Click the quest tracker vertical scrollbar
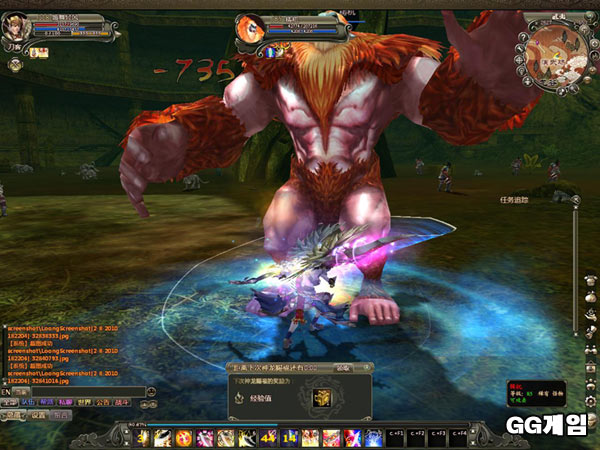 574,280
